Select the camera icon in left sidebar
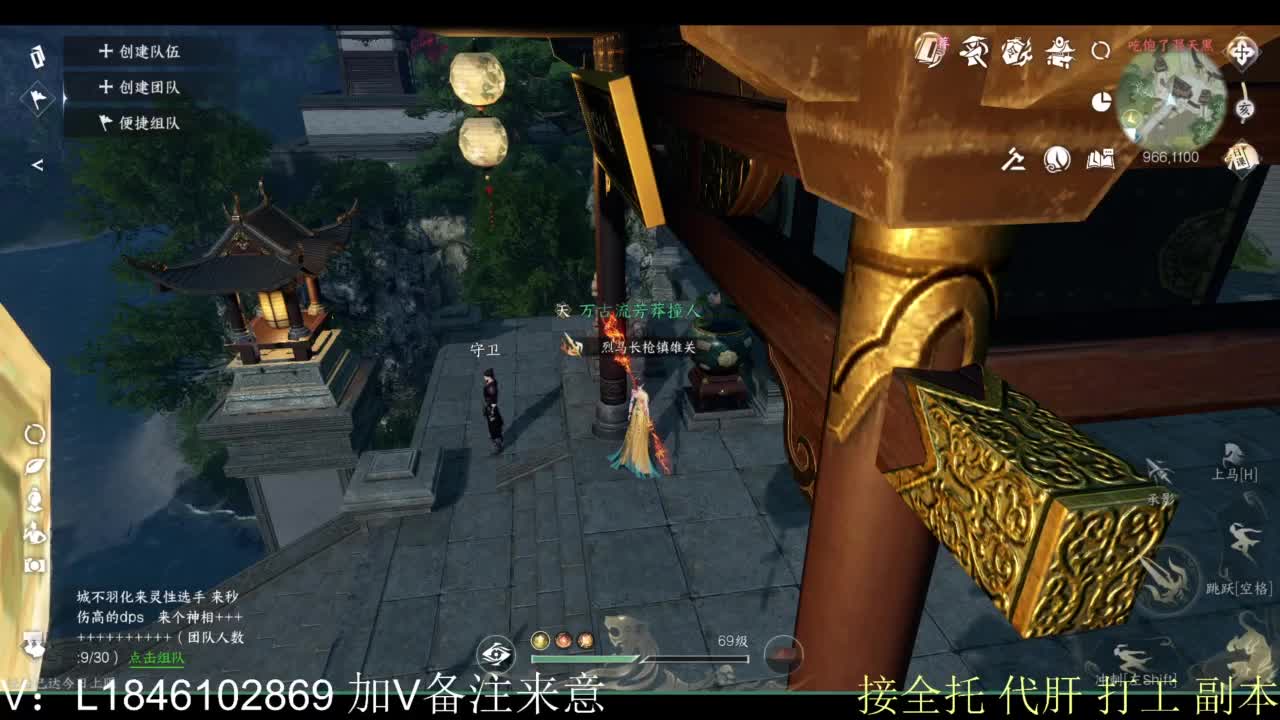Viewport: 1280px width, 720px height. [x=34, y=564]
